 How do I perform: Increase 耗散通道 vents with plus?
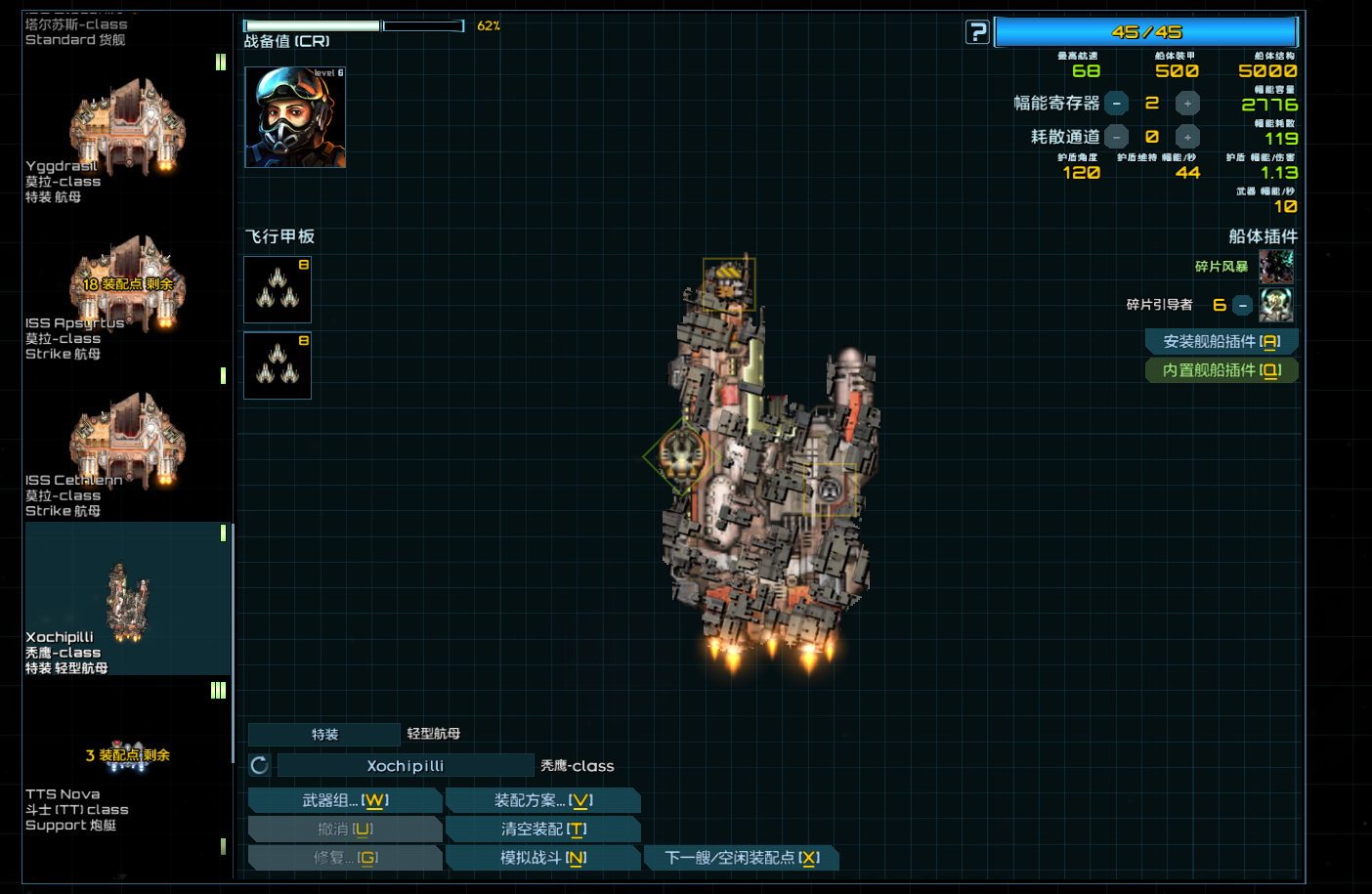click(1187, 137)
